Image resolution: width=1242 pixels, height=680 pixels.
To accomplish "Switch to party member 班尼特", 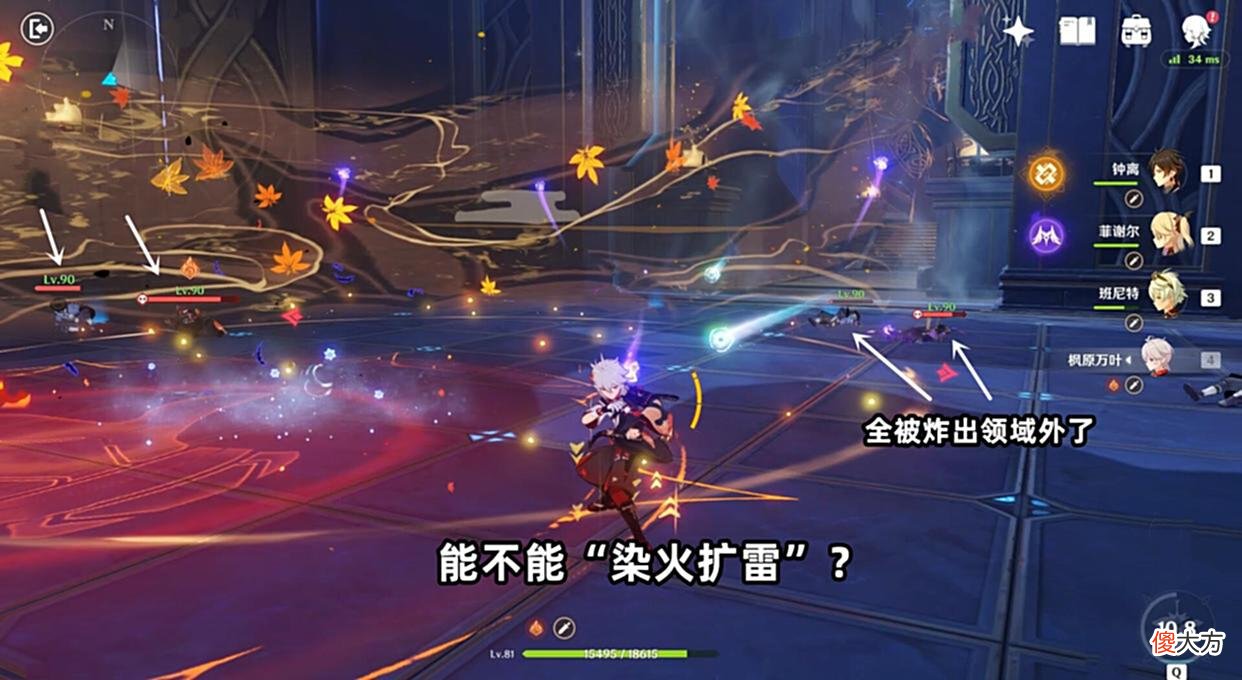I will tap(1166, 296).
